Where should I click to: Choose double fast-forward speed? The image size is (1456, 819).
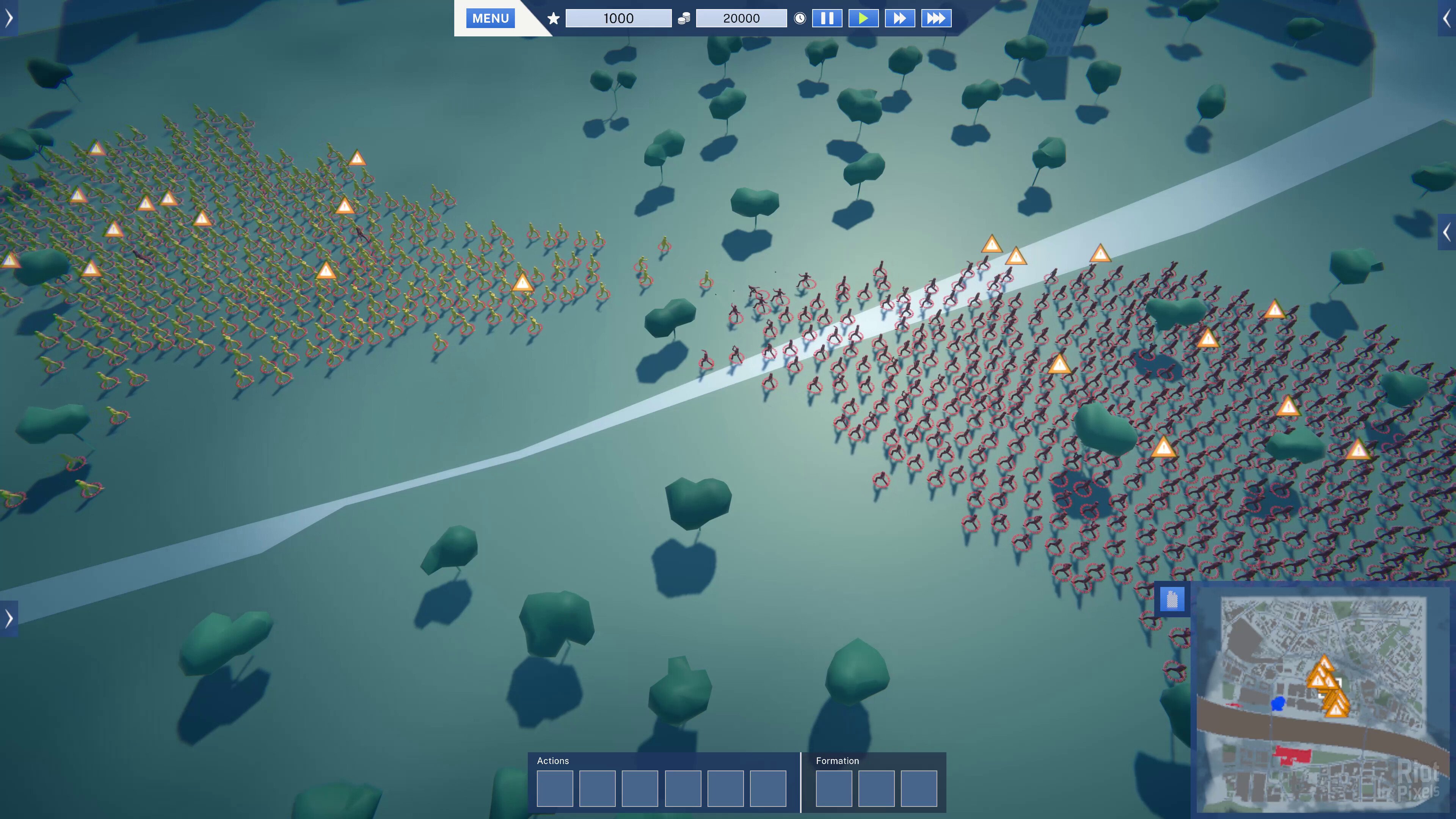899,18
